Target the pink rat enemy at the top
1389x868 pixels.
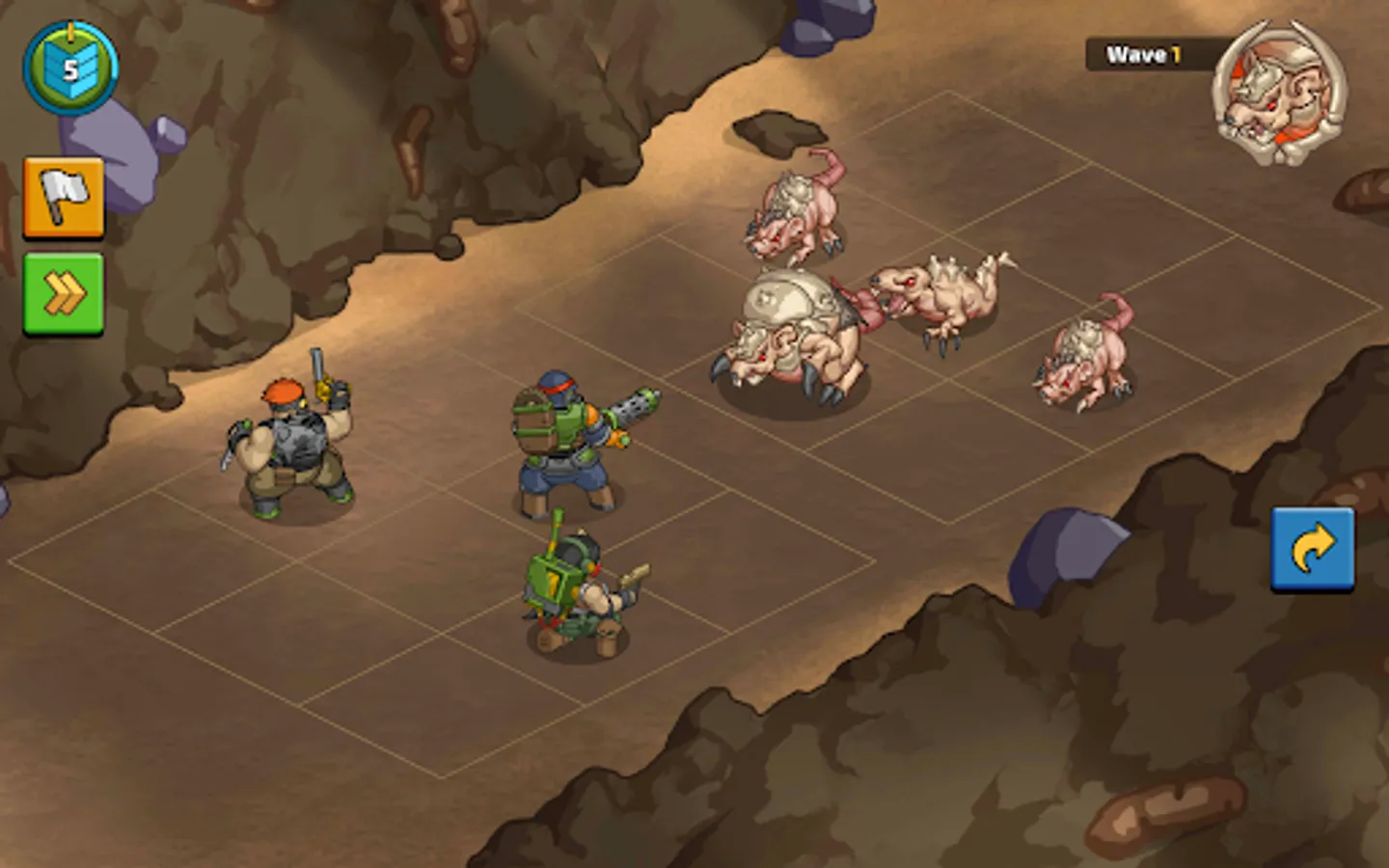(x=791, y=217)
